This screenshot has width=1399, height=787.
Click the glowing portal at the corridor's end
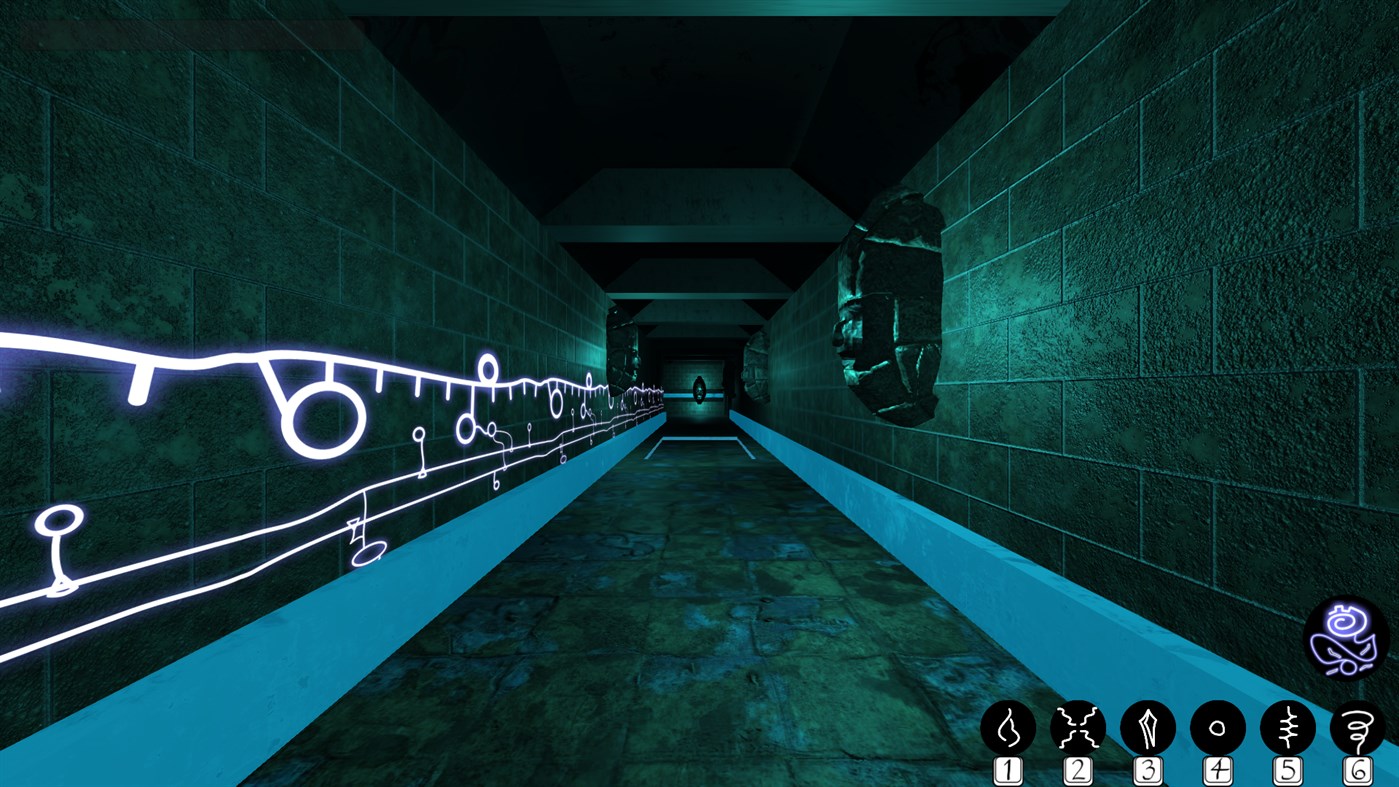pos(698,389)
